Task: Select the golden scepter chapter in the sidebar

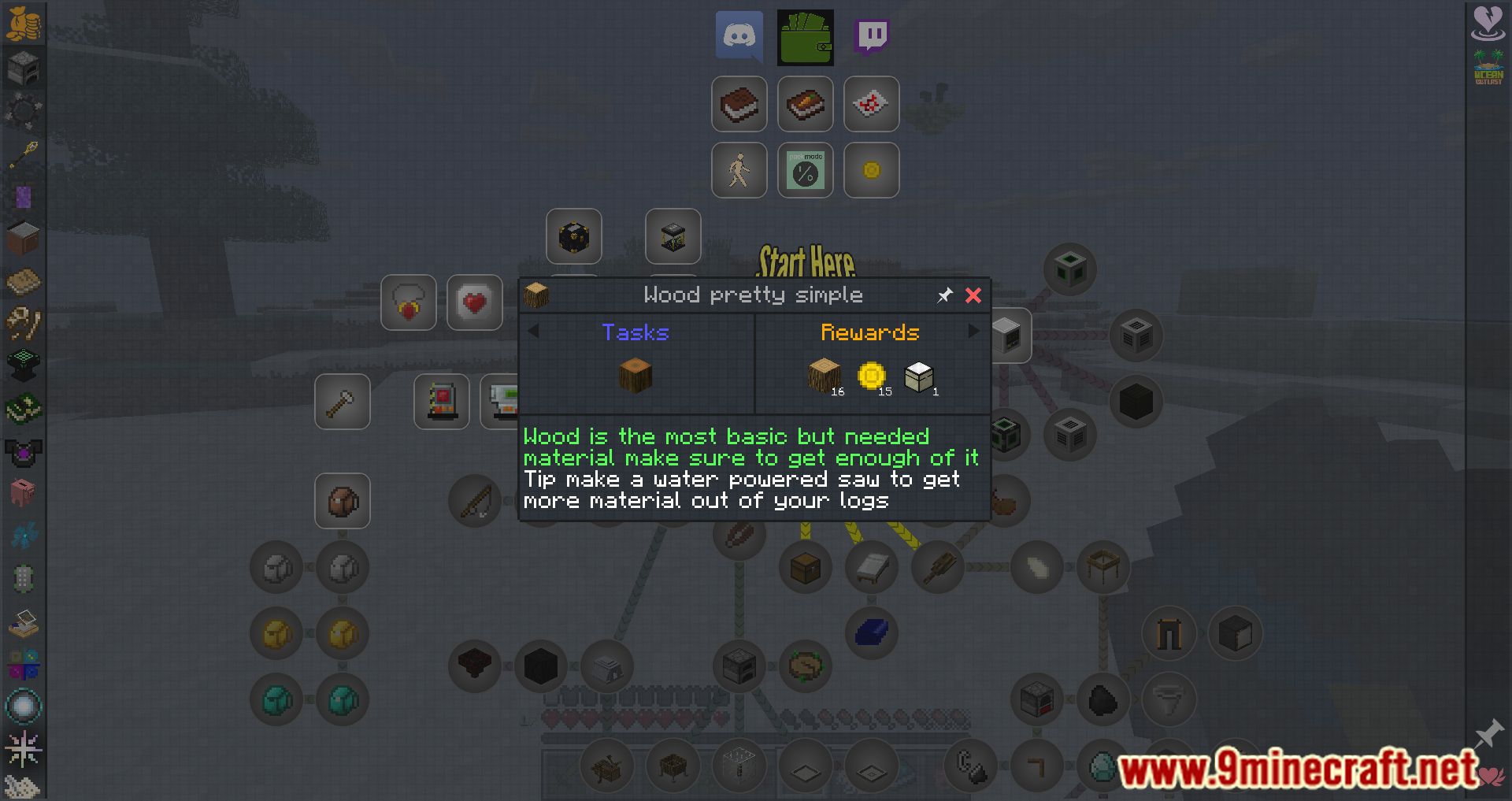Action: (24, 154)
